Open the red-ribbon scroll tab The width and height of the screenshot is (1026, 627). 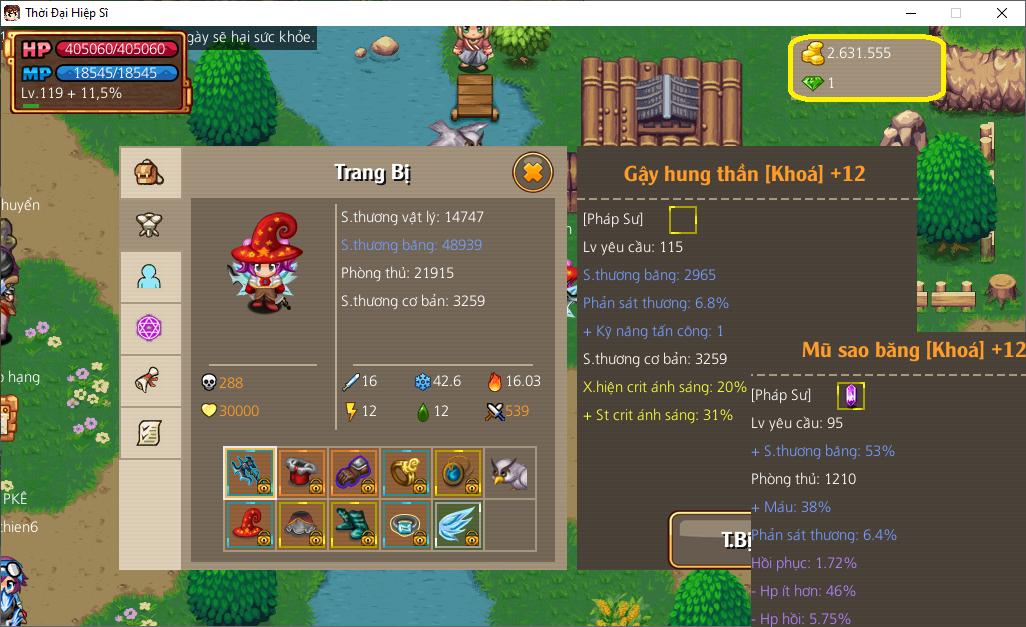coord(150,381)
